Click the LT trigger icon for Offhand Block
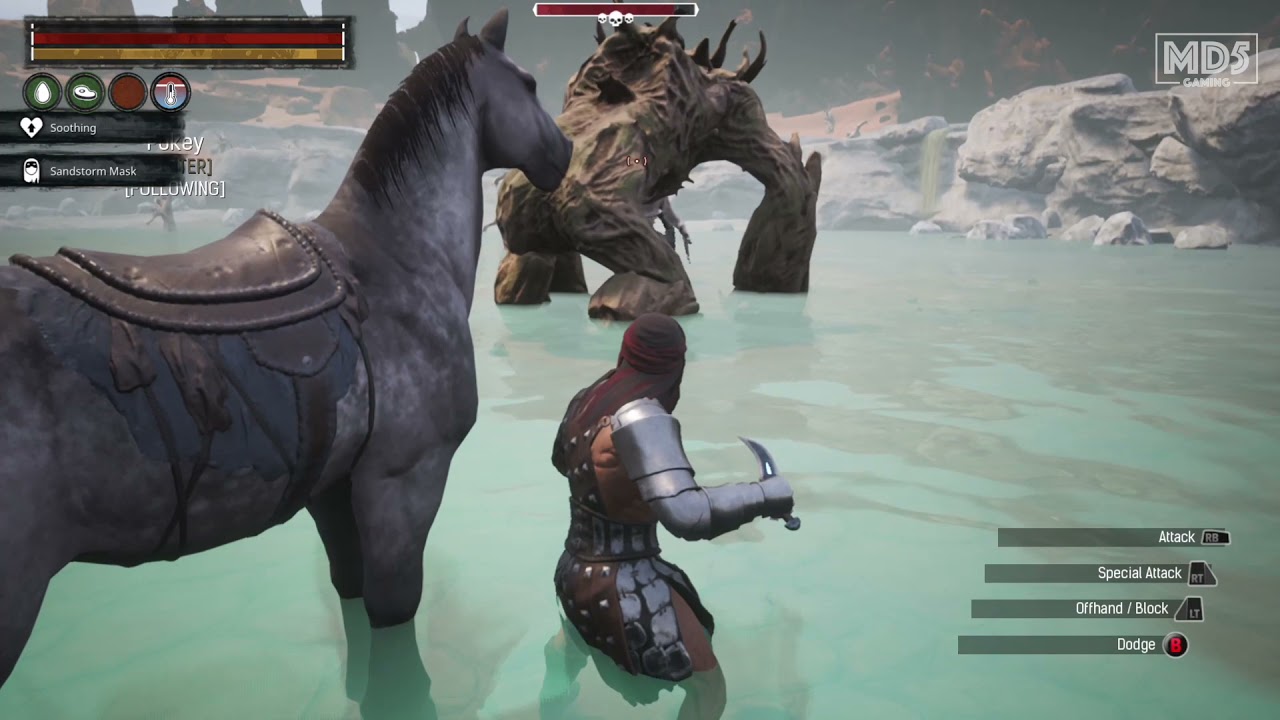Viewport: 1280px width, 720px height. point(1192,609)
